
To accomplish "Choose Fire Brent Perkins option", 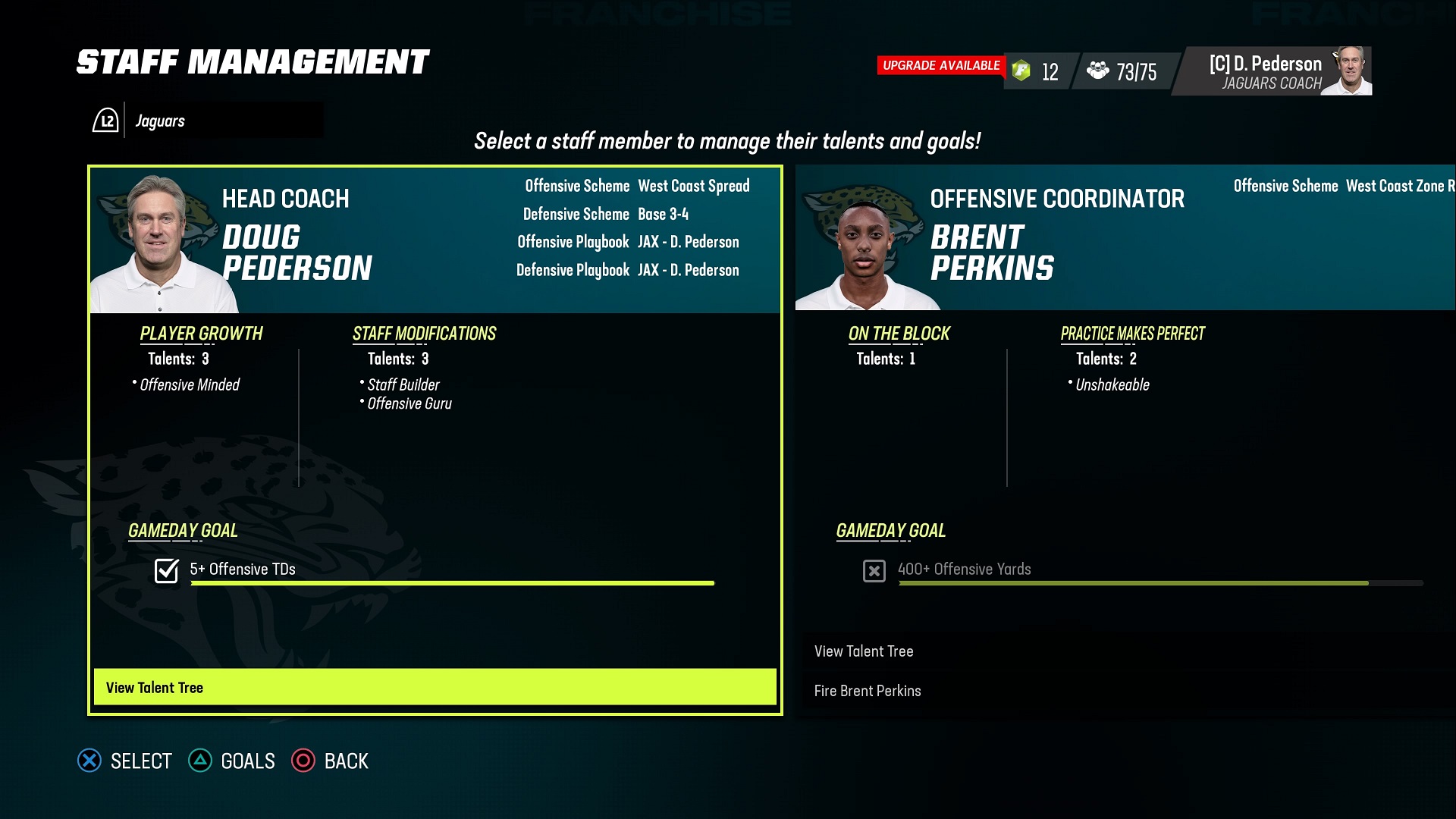I will pos(868,691).
